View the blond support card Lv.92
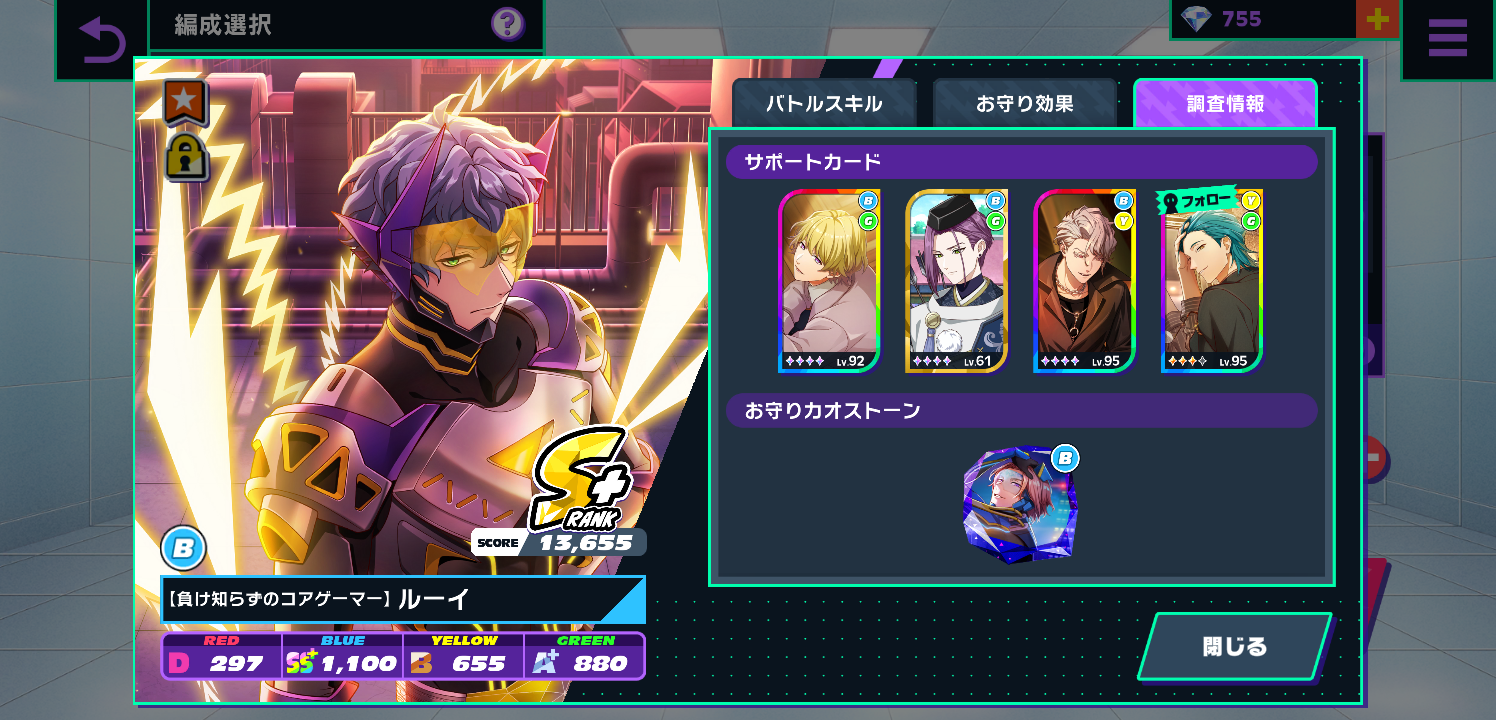This screenshot has height=720, width=1496. coord(829,281)
